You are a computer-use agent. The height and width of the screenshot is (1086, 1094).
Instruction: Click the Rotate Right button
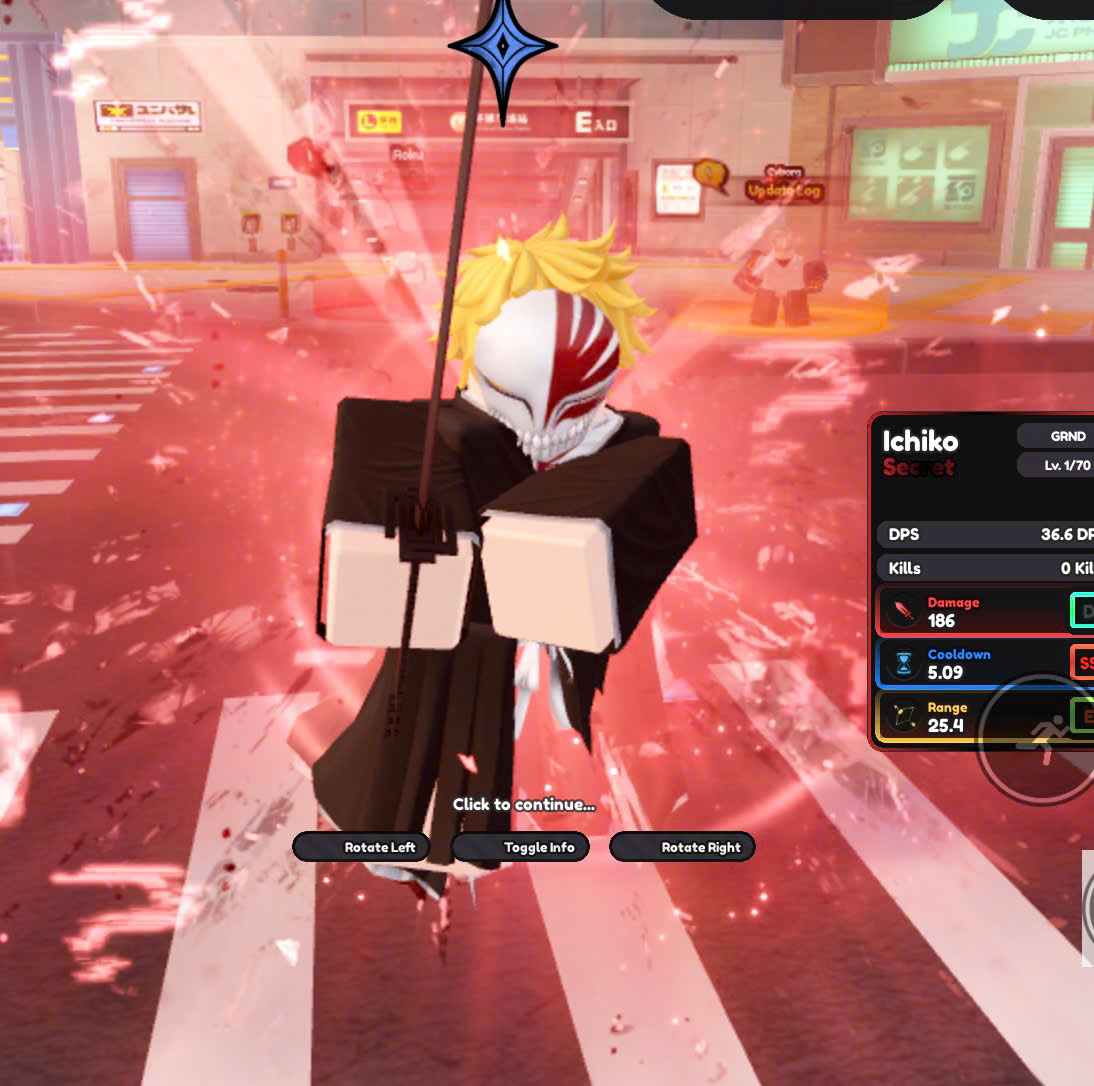point(682,847)
